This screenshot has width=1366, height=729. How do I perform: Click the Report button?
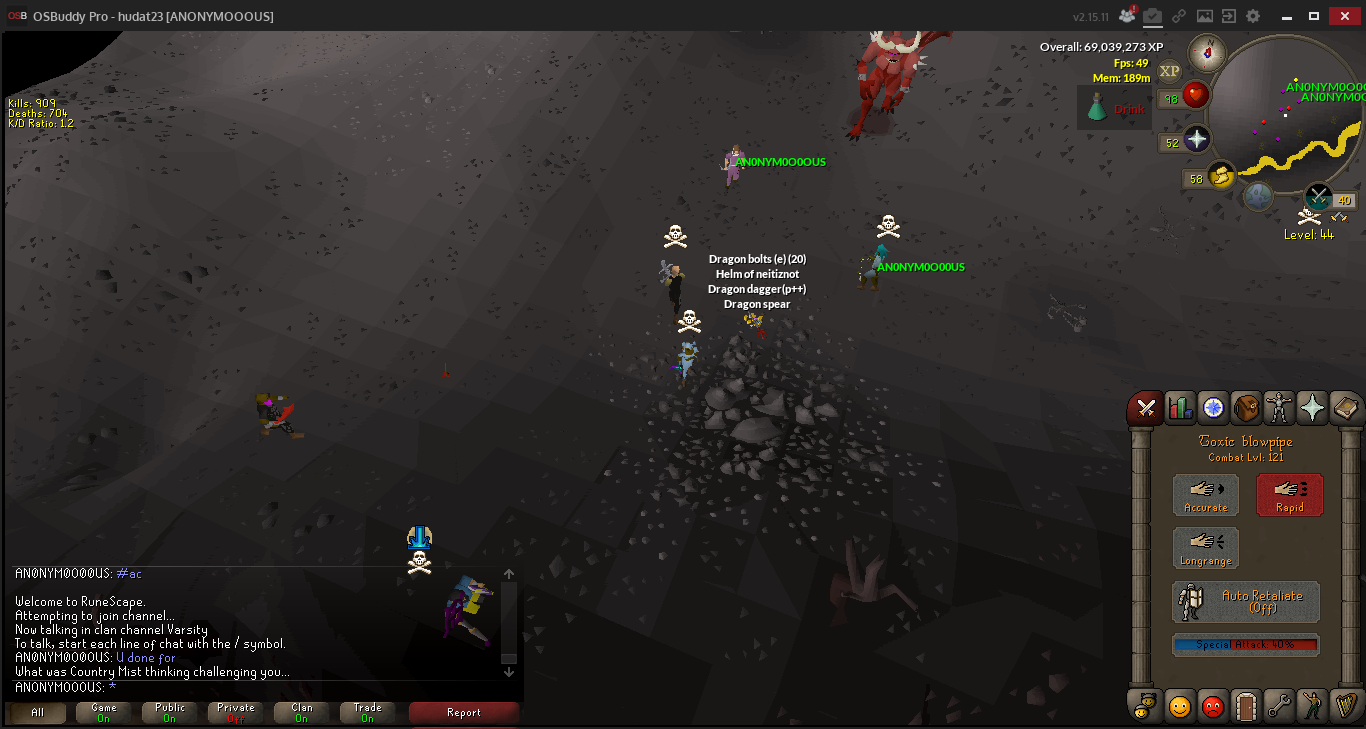tap(464, 713)
